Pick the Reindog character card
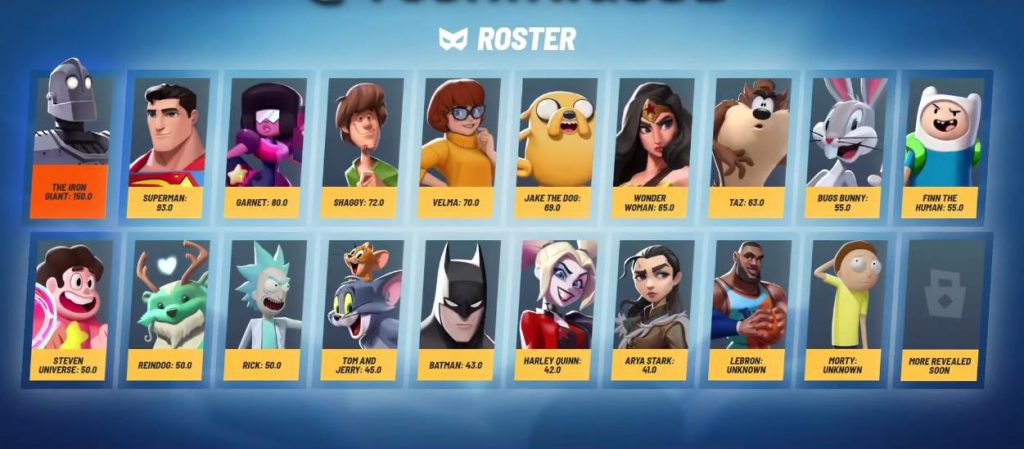 (x=166, y=310)
